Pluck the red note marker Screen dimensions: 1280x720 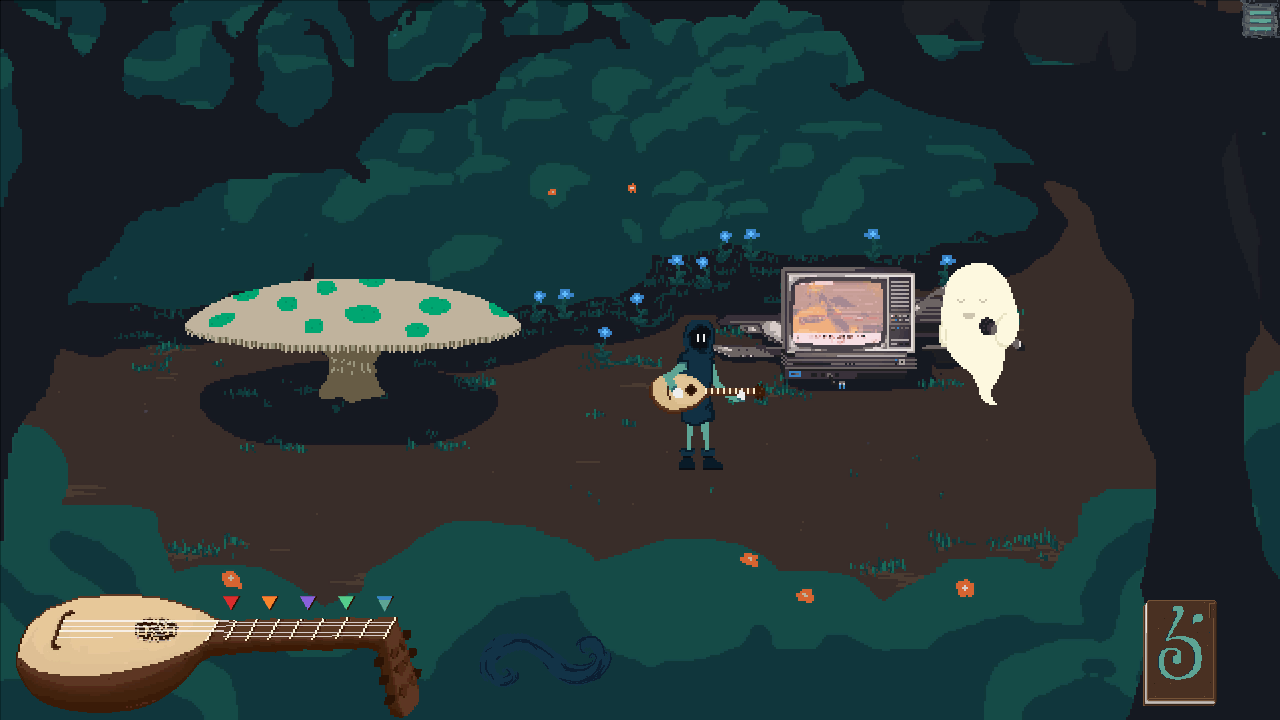tap(231, 602)
